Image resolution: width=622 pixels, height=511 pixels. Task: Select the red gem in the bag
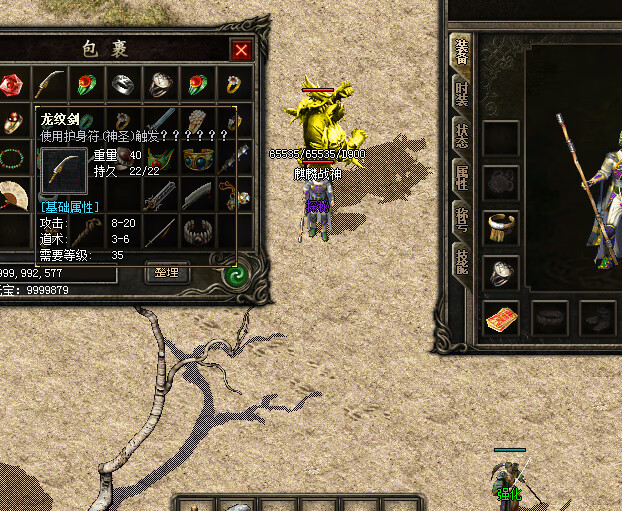point(12,85)
